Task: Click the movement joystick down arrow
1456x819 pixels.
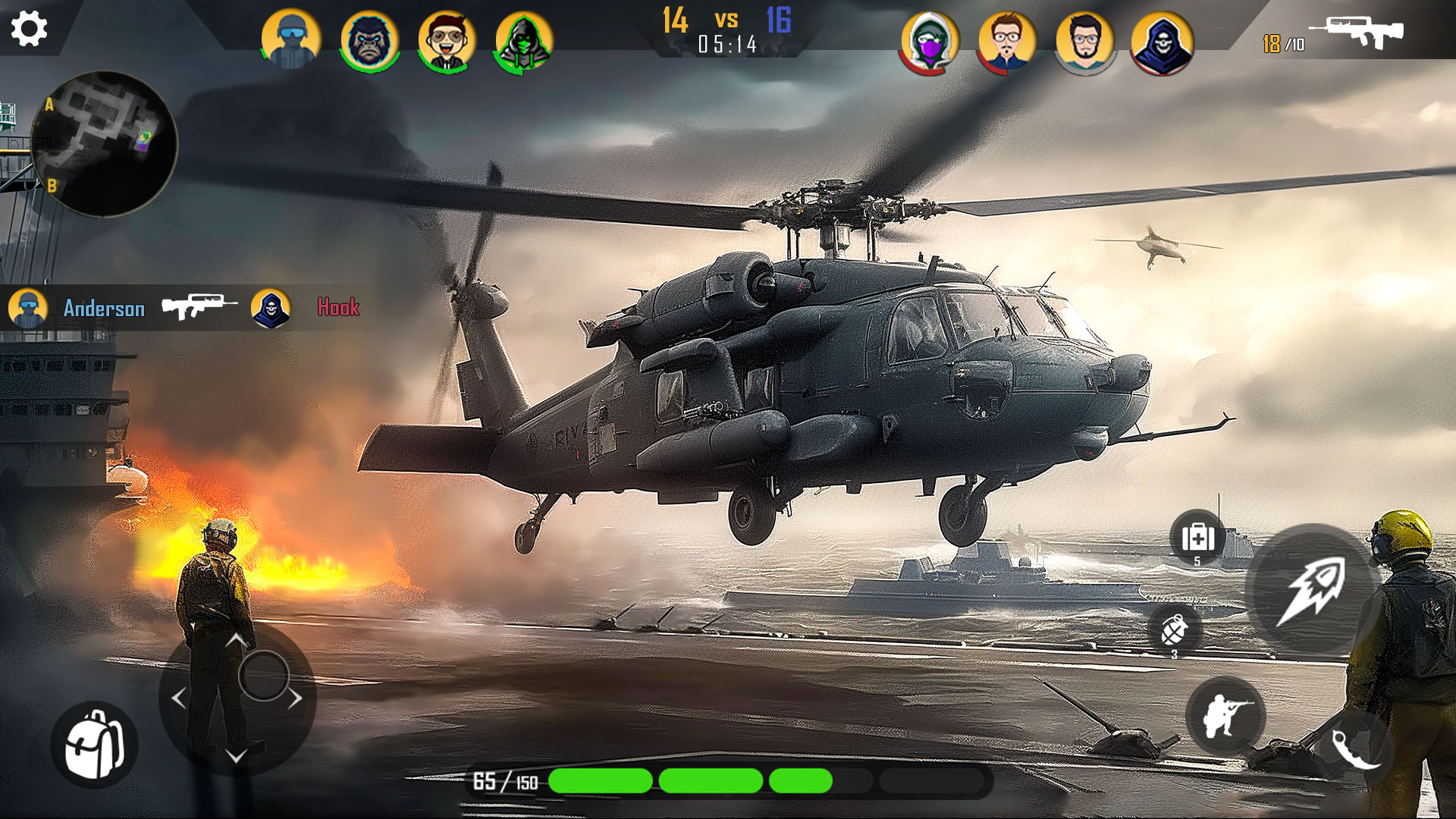Action: point(236,755)
